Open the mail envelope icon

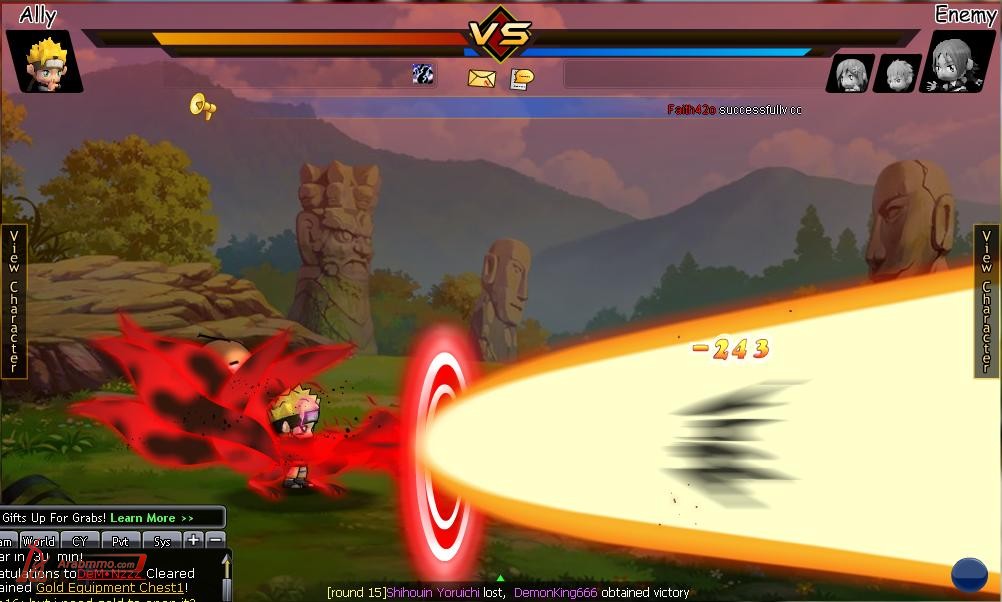[481, 78]
